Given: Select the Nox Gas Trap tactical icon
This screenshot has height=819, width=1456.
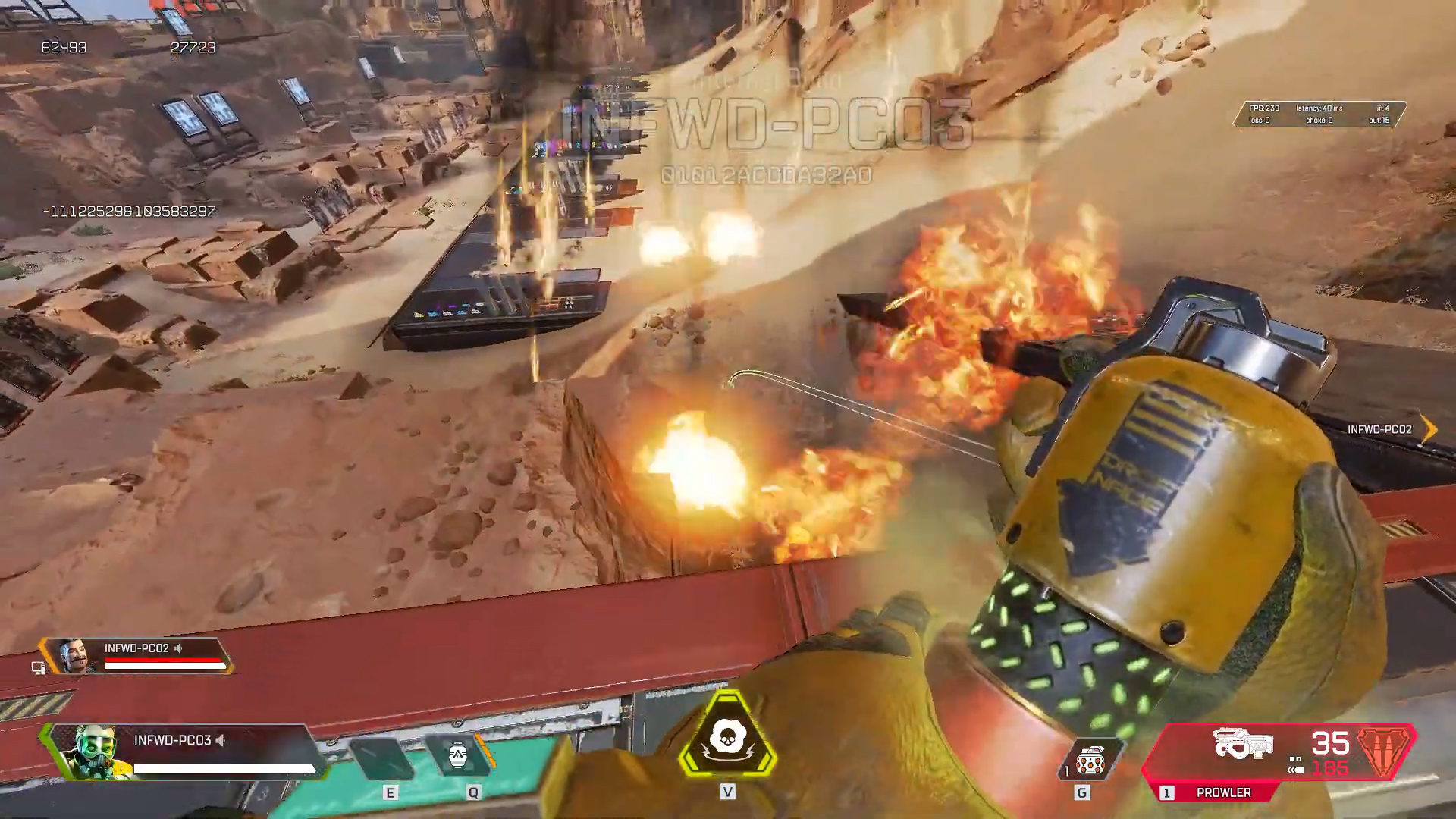Looking at the screenshot, I should coord(458,756).
